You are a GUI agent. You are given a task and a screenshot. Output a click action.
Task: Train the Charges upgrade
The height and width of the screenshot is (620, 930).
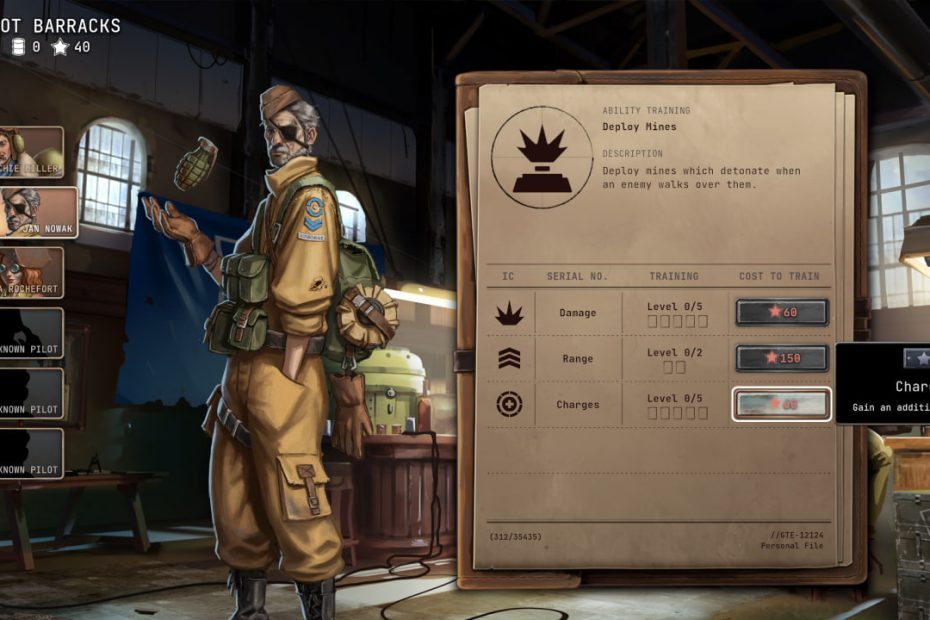[782, 404]
